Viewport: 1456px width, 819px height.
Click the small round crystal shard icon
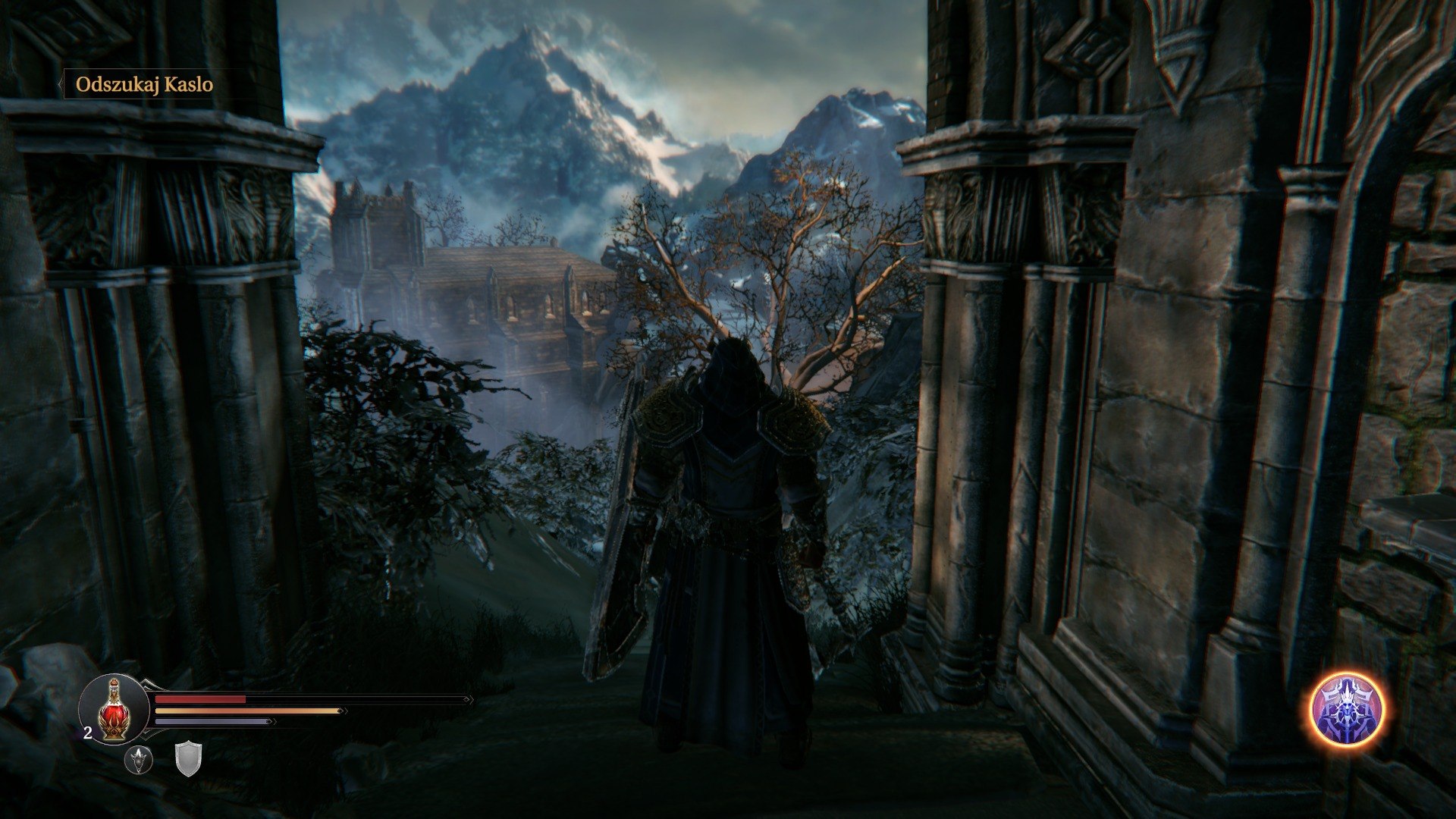click(x=139, y=759)
